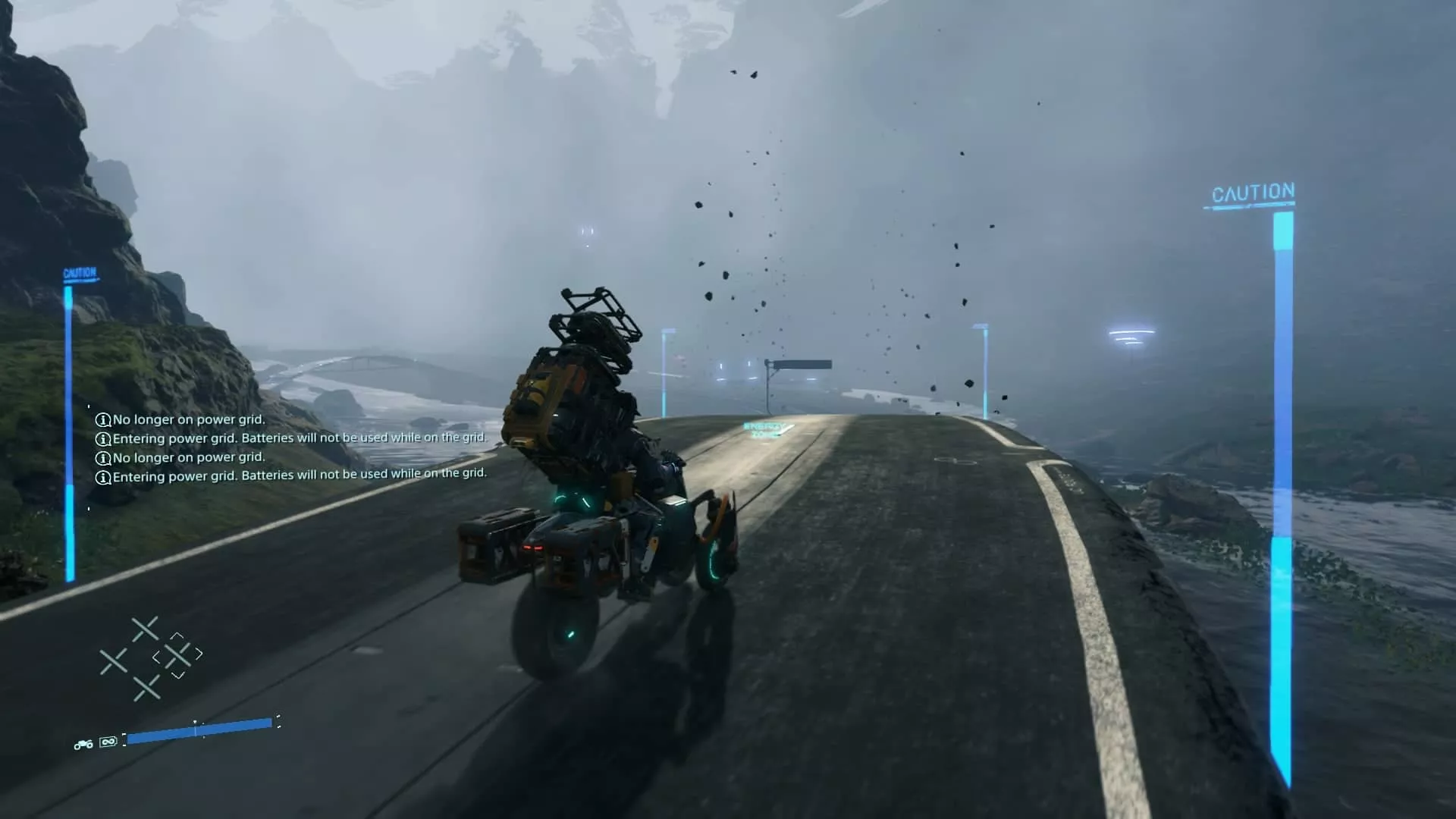Click the infinity battery icon next to the bike
The width and height of the screenshot is (1456, 819).
pos(107,742)
